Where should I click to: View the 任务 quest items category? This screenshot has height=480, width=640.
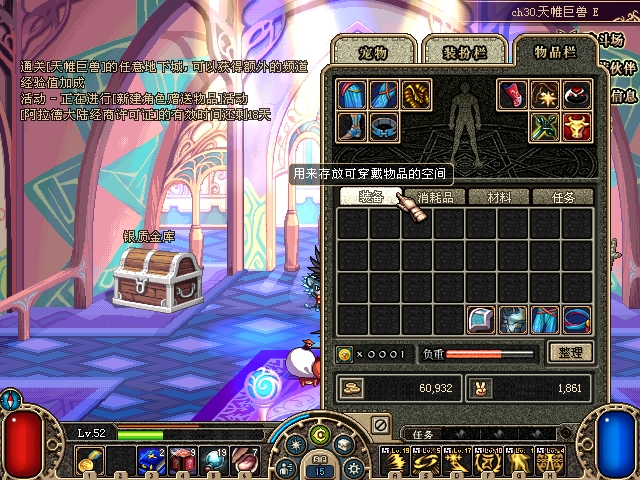(563, 197)
